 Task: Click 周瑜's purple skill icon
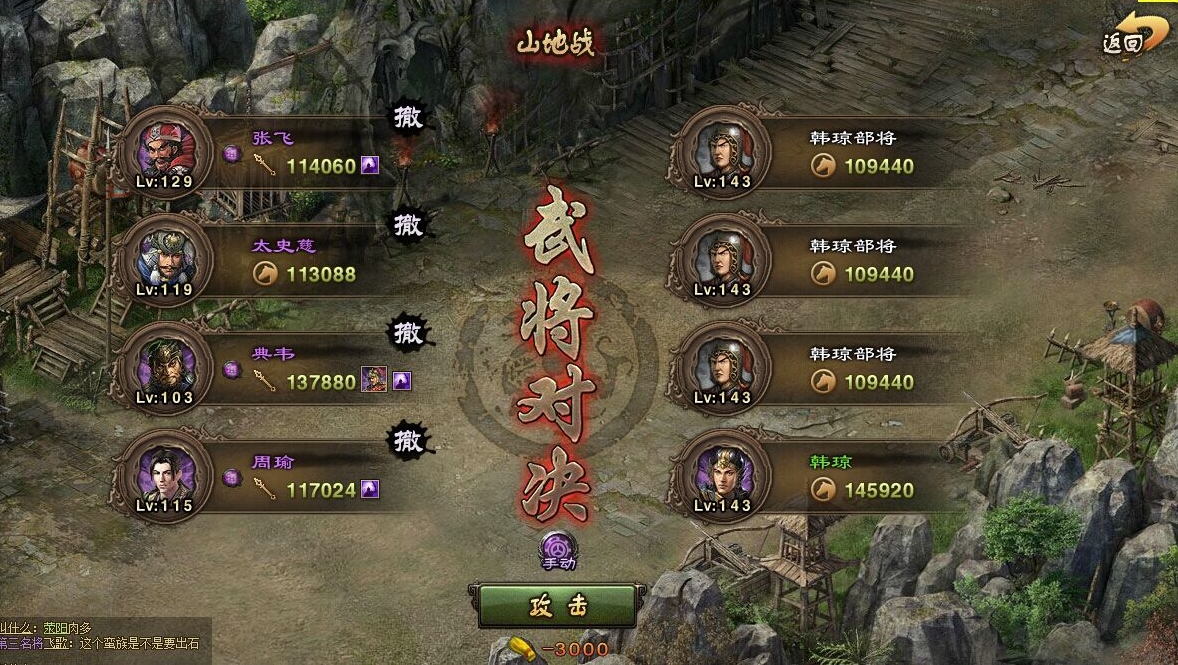(x=370, y=490)
